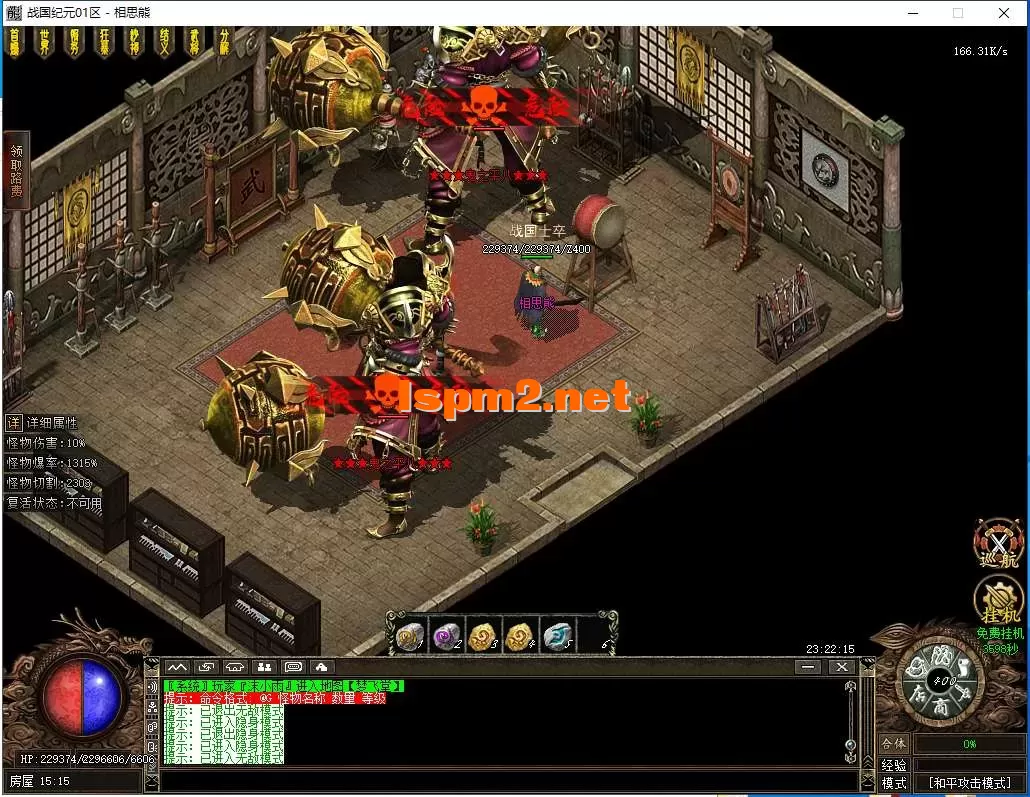The width and height of the screenshot is (1030, 797).
Task: Select the chat bubble channel button
Action: [294, 667]
